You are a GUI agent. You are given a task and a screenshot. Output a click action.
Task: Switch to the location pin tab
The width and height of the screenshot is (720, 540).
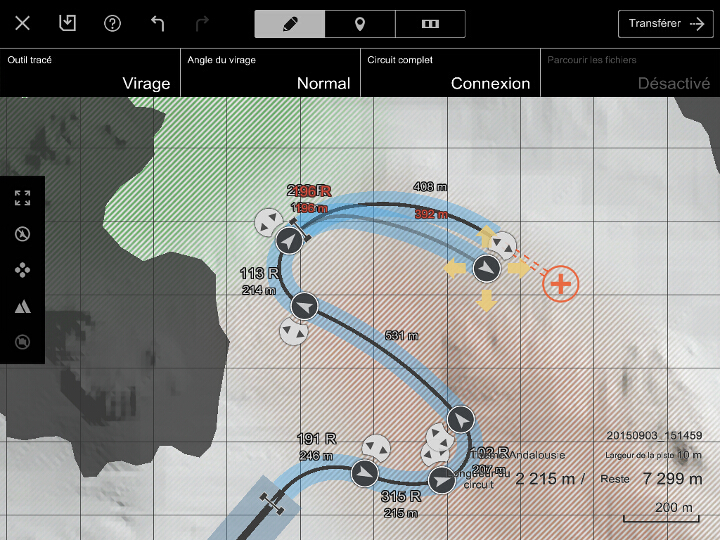point(360,24)
